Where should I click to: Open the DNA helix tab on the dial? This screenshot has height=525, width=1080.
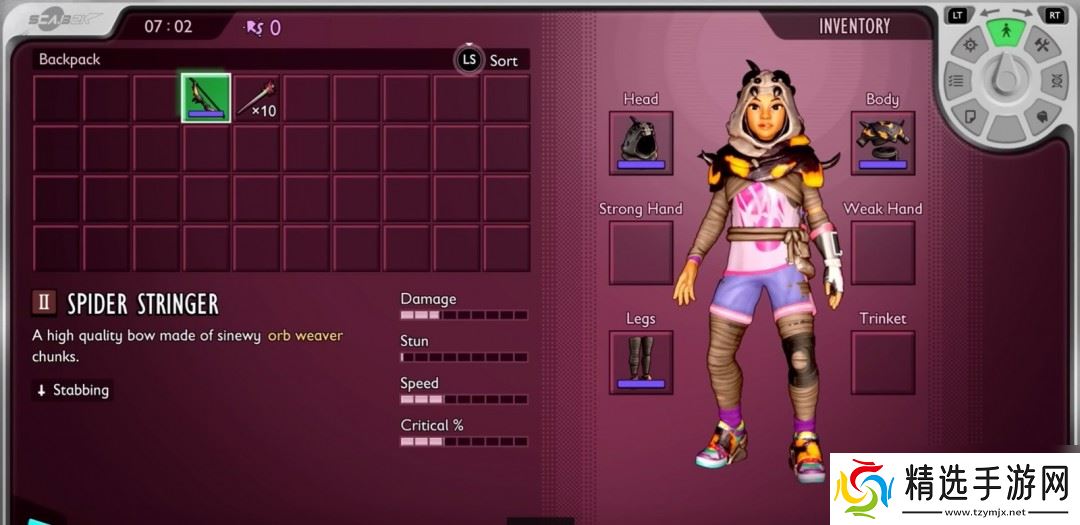pyautogui.click(x=1055, y=81)
